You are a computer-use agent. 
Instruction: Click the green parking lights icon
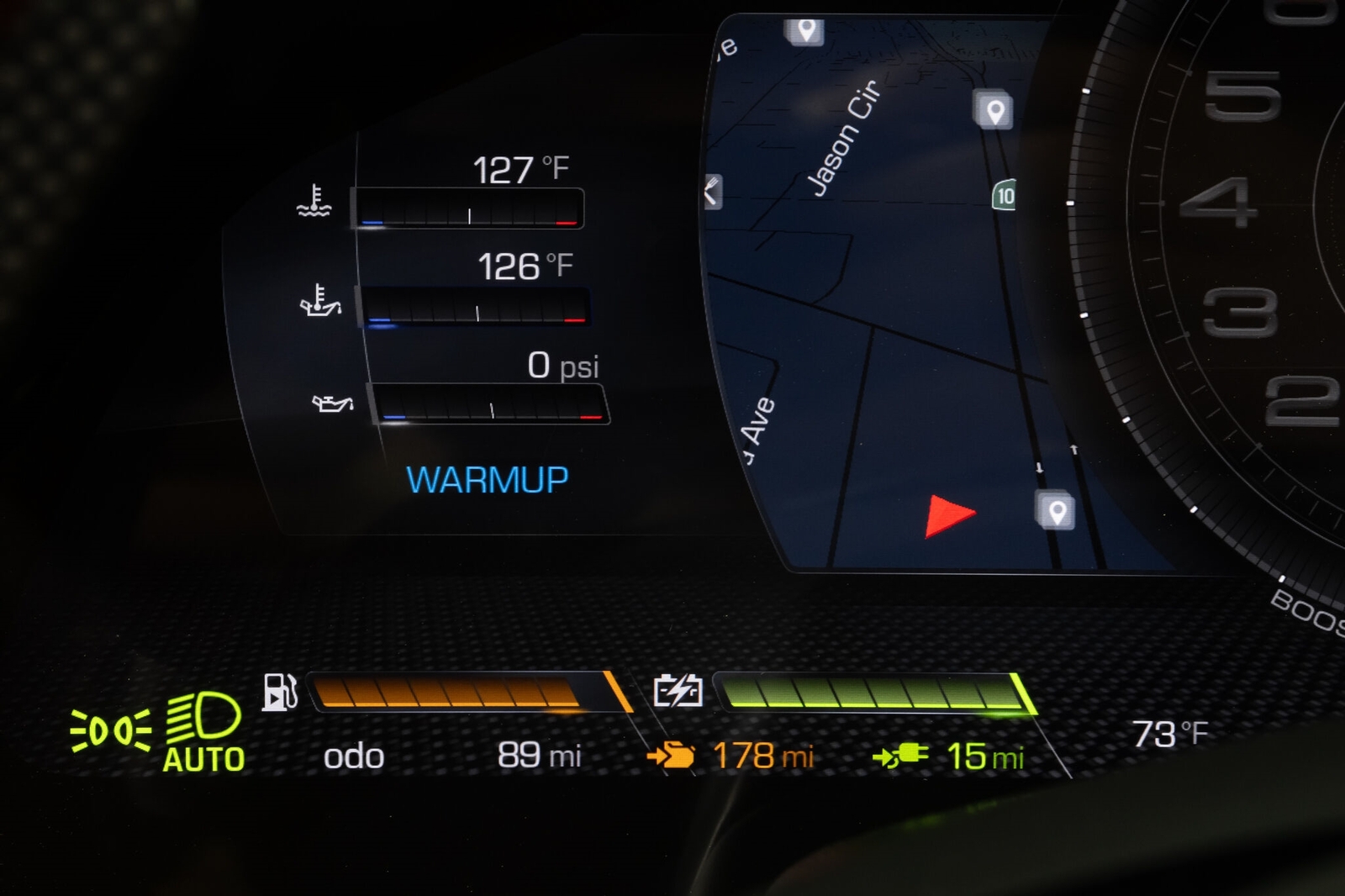[111, 730]
